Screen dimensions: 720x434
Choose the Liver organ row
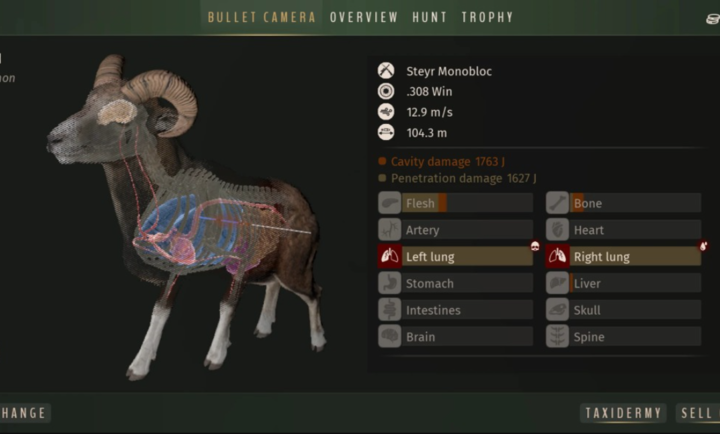click(x=623, y=284)
